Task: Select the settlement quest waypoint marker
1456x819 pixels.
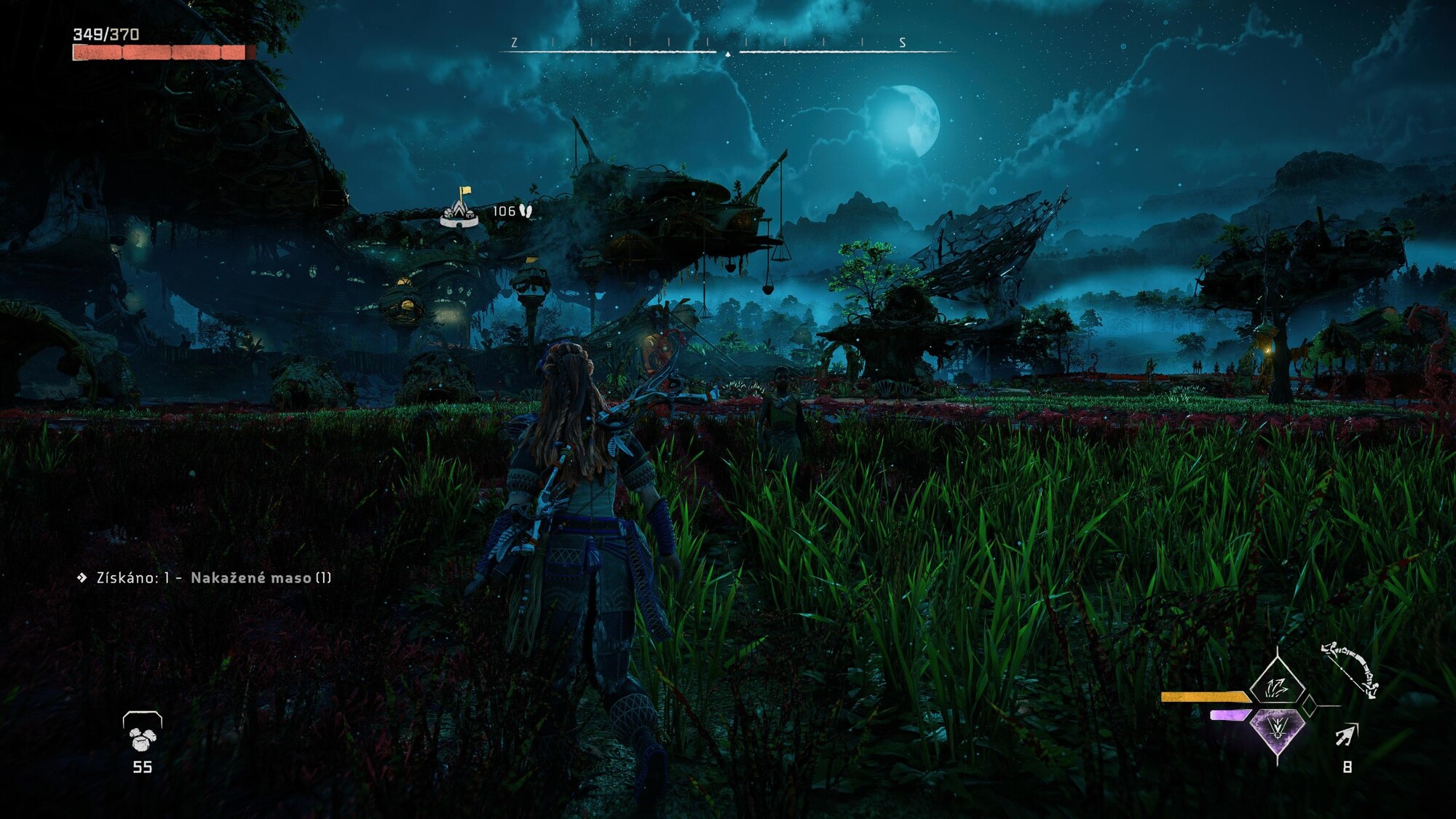Action: tap(460, 210)
